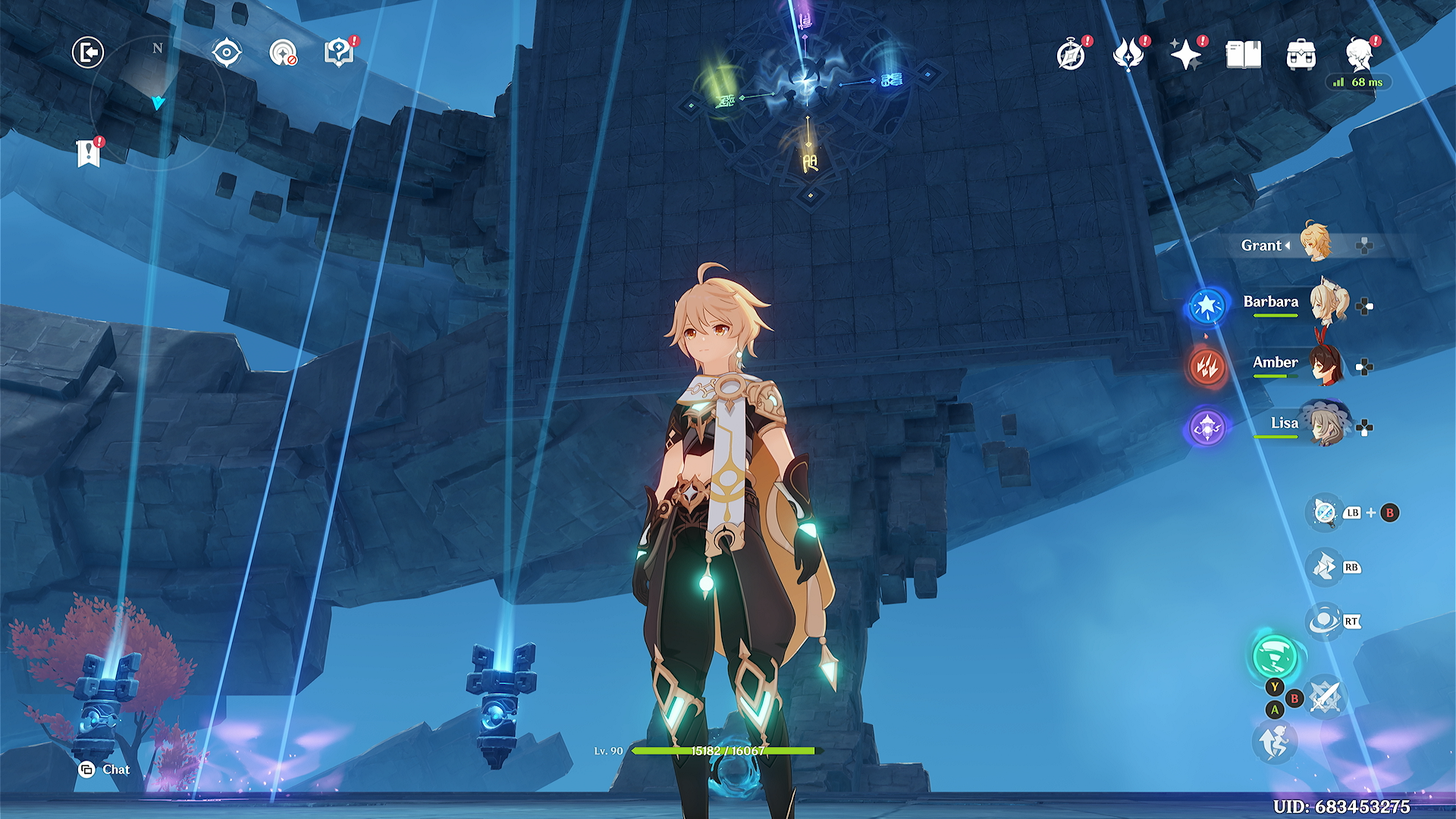The image size is (1456, 819).
Task: Click Lisa's purple elemental burst orb
Action: (1207, 428)
